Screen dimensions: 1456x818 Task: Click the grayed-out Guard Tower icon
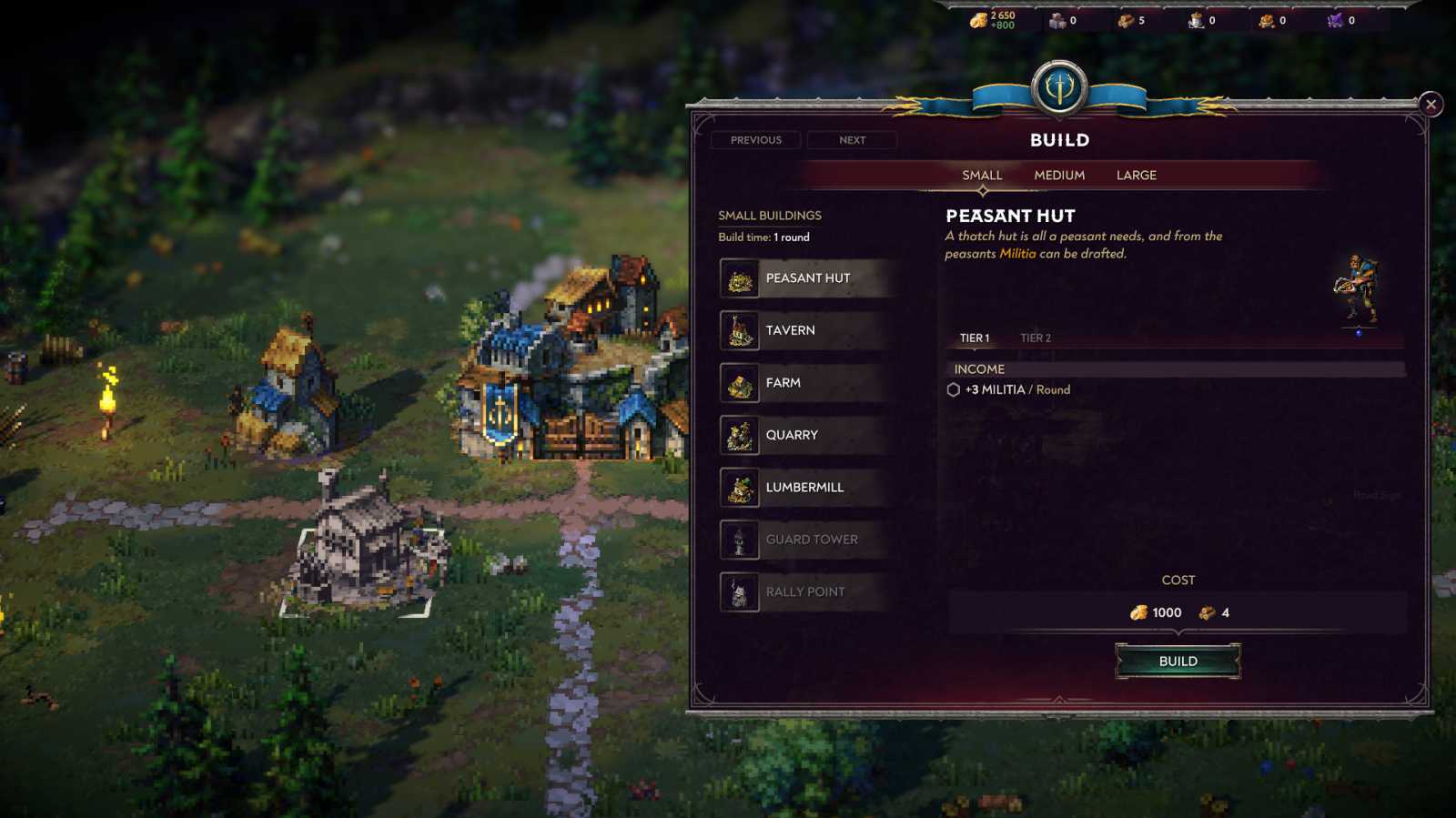(x=741, y=540)
